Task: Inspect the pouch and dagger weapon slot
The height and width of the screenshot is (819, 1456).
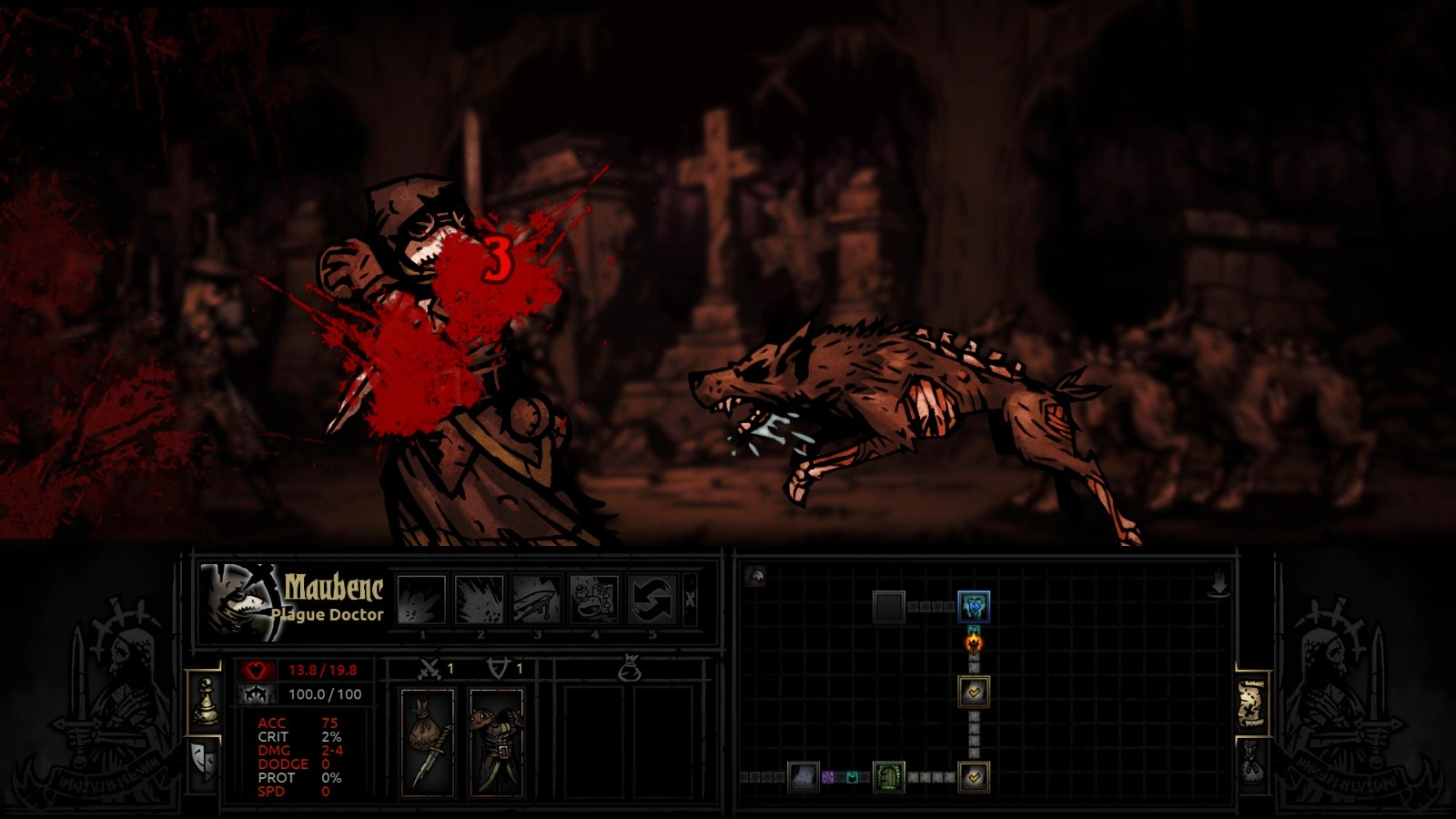Action: coord(427,742)
